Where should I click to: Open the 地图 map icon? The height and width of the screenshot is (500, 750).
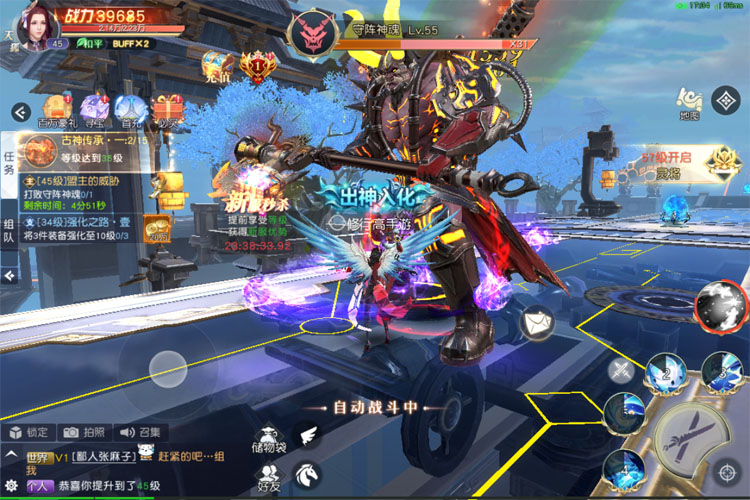coord(689,101)
